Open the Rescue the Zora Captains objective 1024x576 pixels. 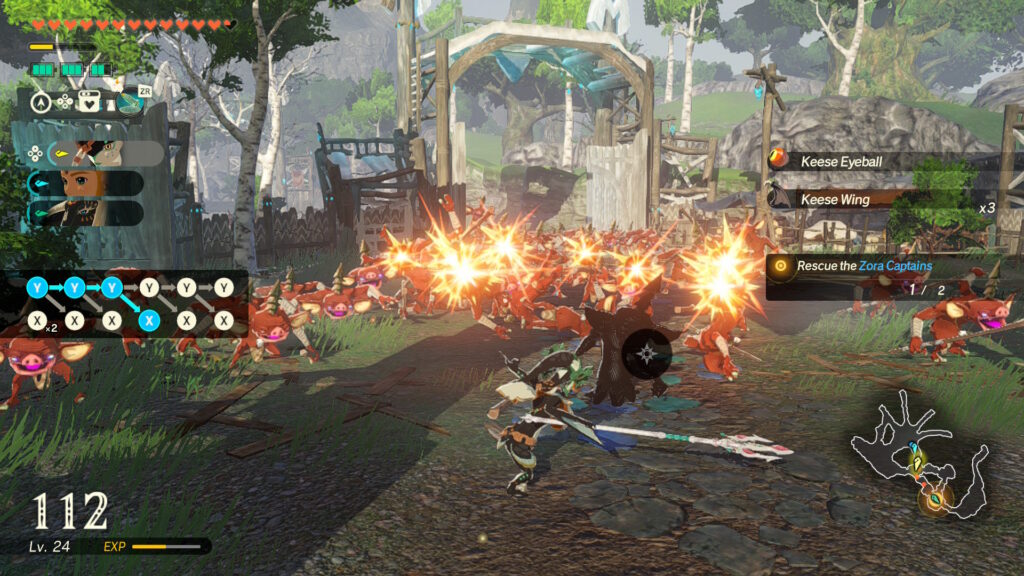pos(865,266)
